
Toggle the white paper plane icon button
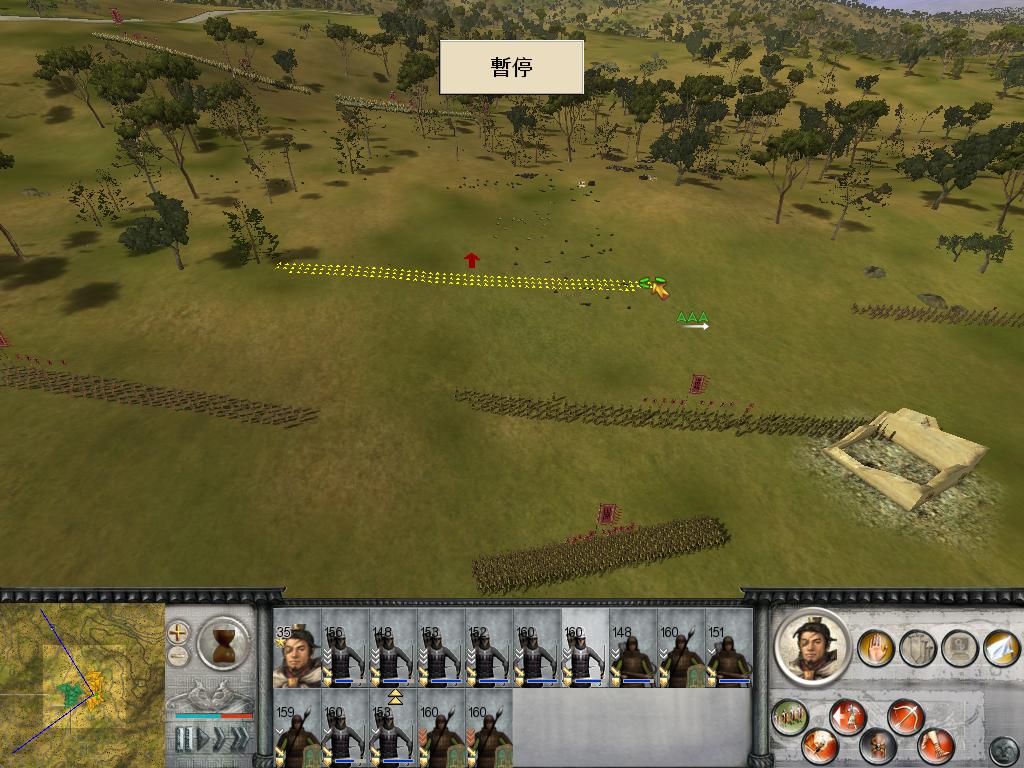tap(1000, 648)
